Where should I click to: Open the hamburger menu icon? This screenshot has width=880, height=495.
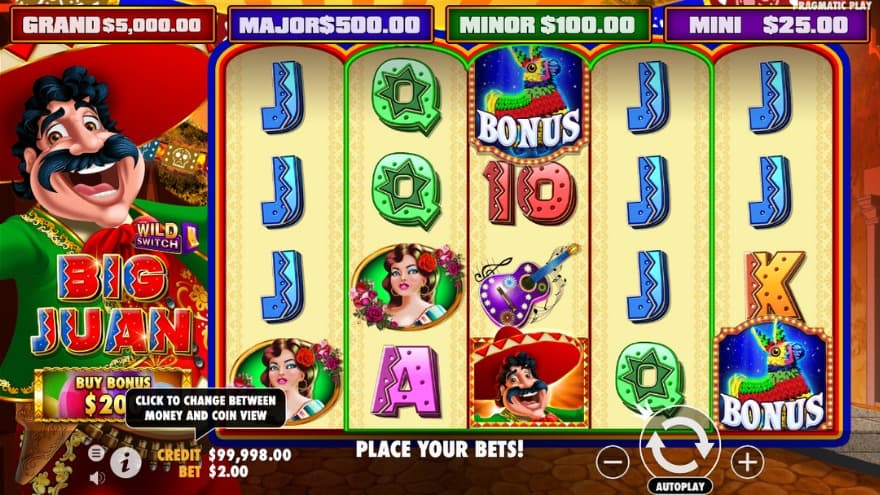[x=97, y=453]
